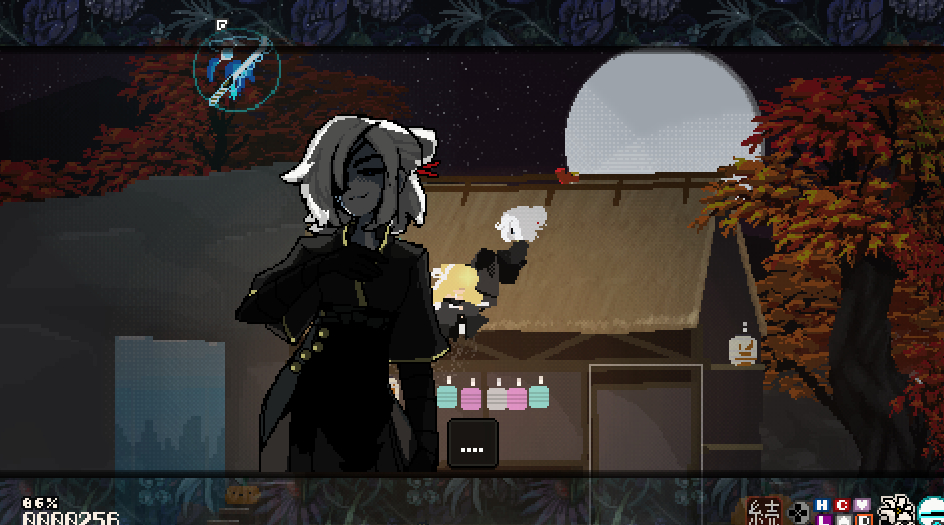Image resolution: width=944 pixels, height=525 pixels.
Task: Select the blue H badge
Action: click(x=822, y=505)
